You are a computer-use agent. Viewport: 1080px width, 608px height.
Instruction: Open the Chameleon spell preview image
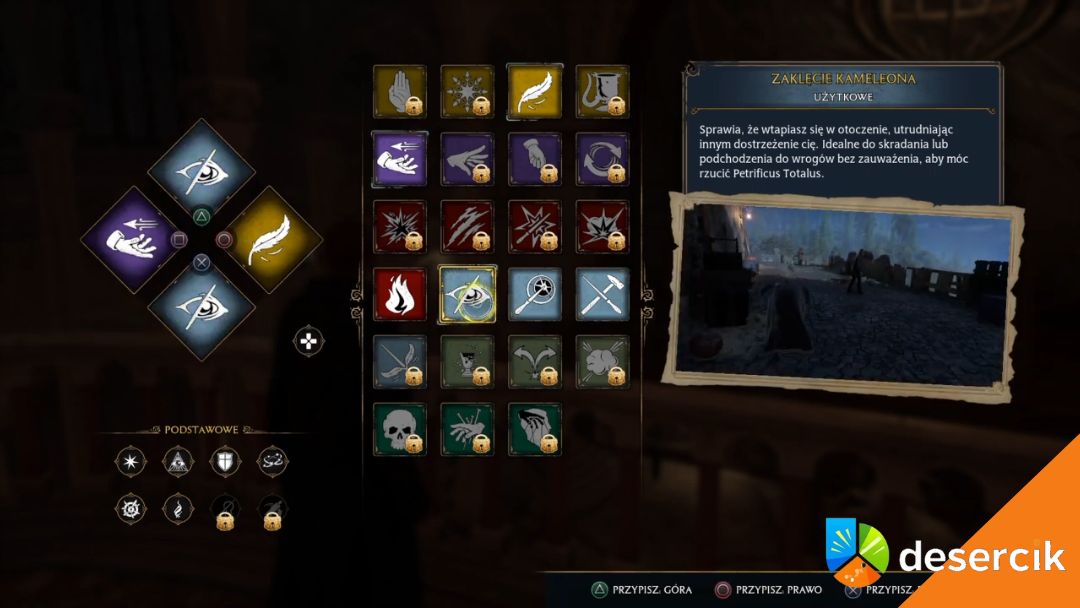[845, 293]
